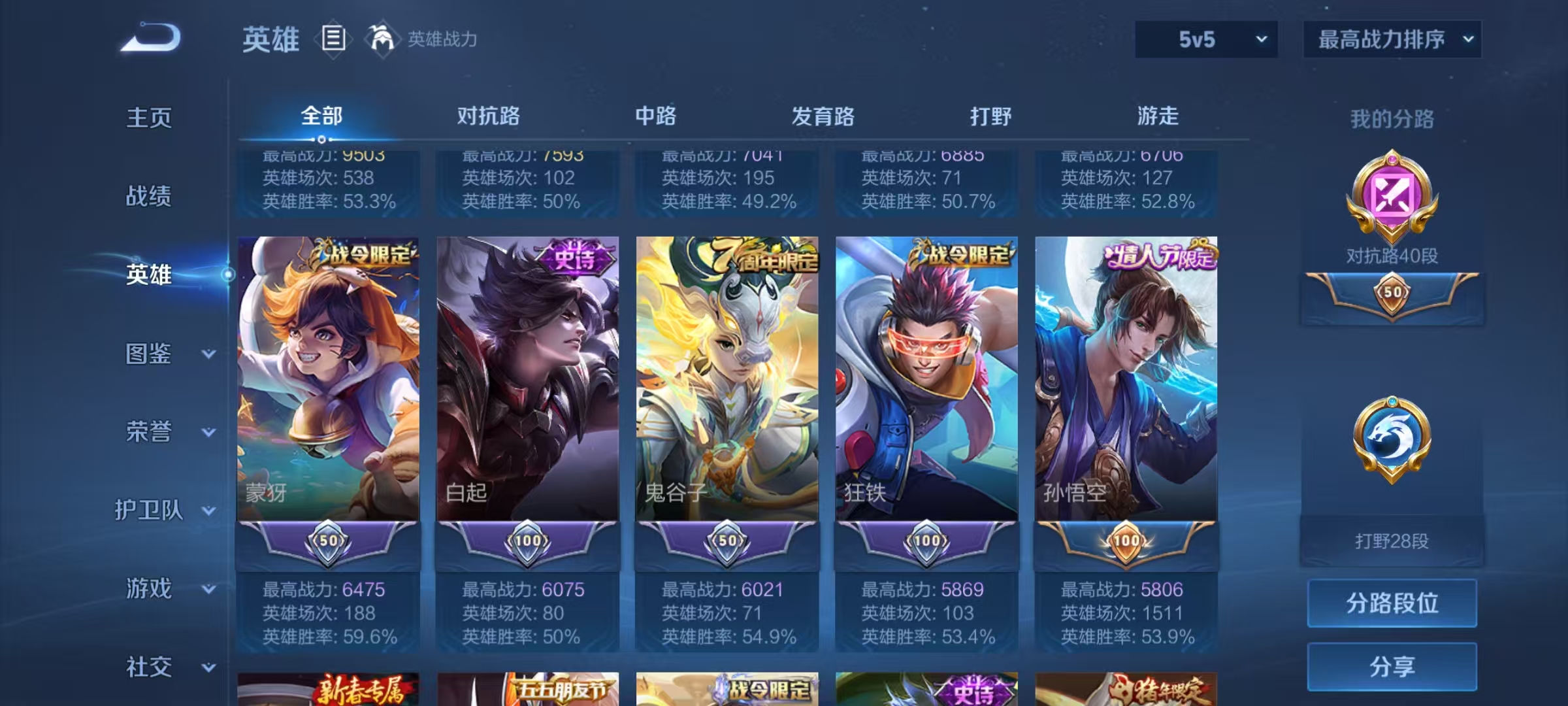Click the 分路段位 button
Screen dimensions: 1568x706
(x=1392, y=603)
